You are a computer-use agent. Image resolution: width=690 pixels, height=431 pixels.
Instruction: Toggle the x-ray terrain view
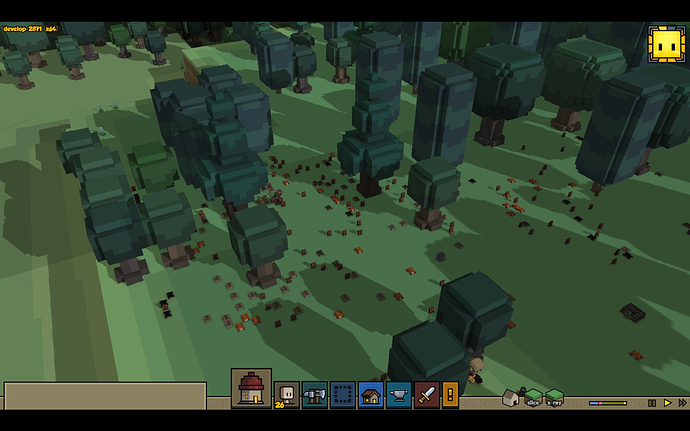coord(554,398)
